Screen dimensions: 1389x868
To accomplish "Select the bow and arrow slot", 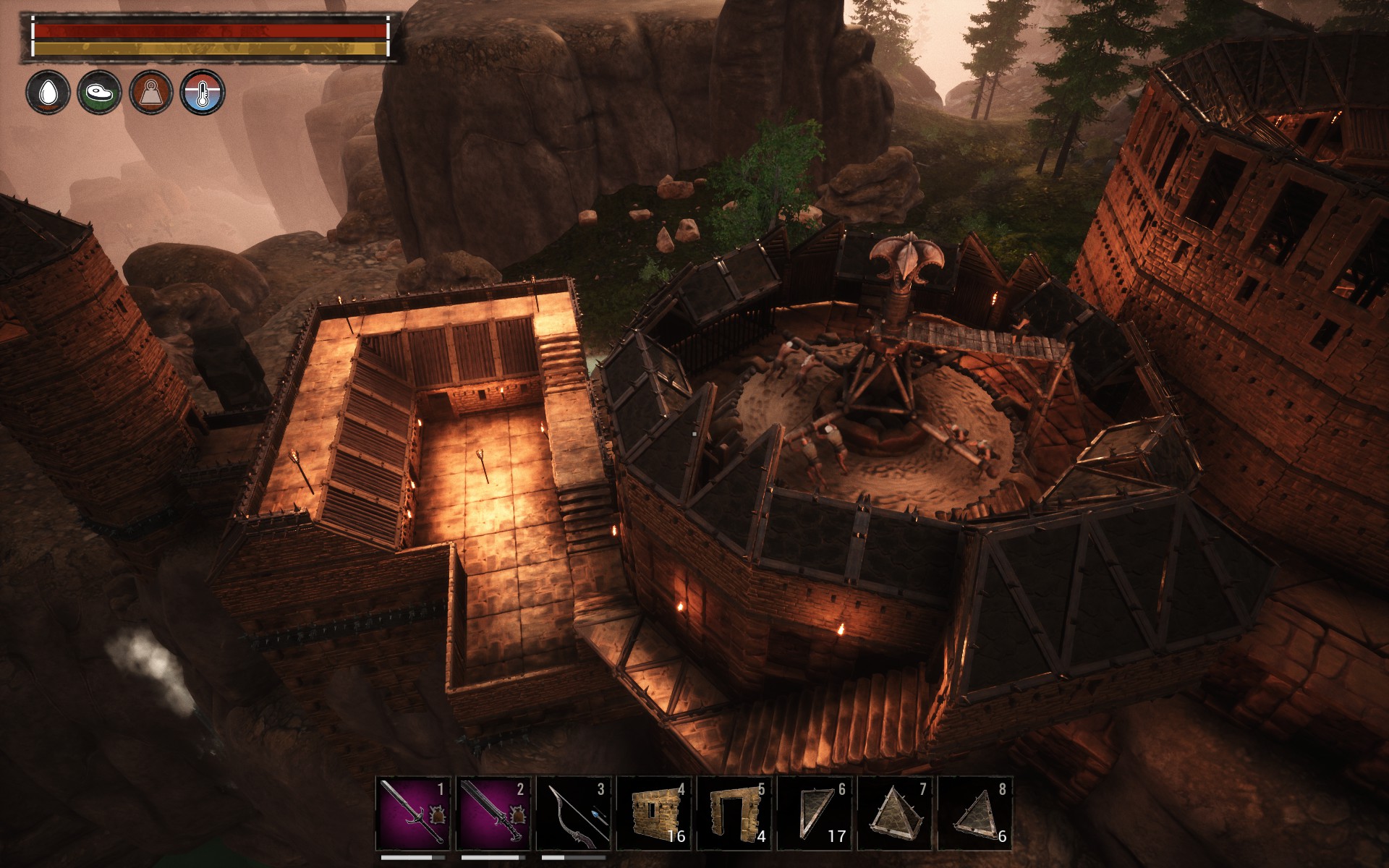I will (x=573, y=813).
